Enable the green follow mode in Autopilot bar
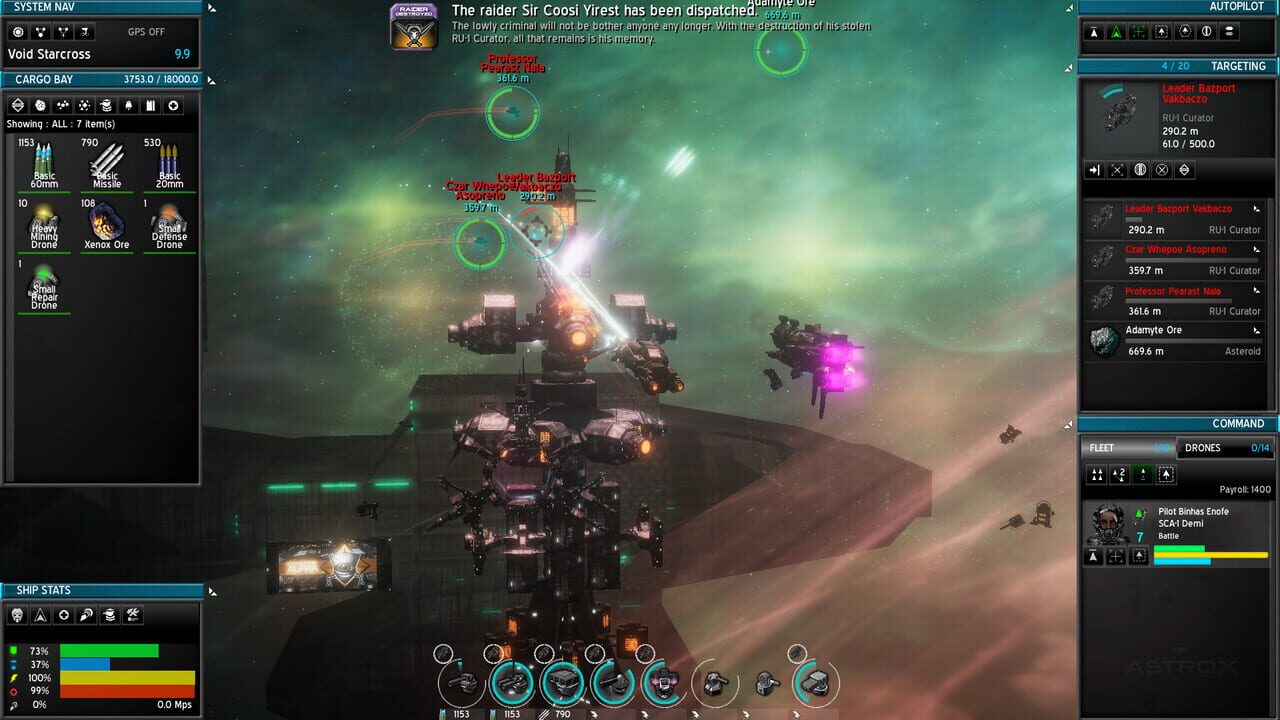The height and width of the screenshot is (720, 1280). pos(1117,32)
